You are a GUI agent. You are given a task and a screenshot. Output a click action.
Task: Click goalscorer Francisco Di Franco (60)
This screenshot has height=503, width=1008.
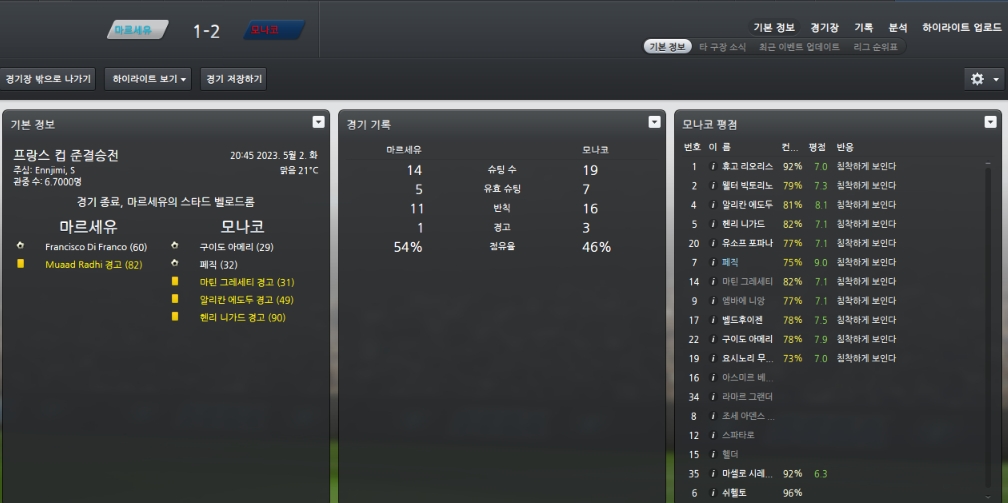pos(96,246)
